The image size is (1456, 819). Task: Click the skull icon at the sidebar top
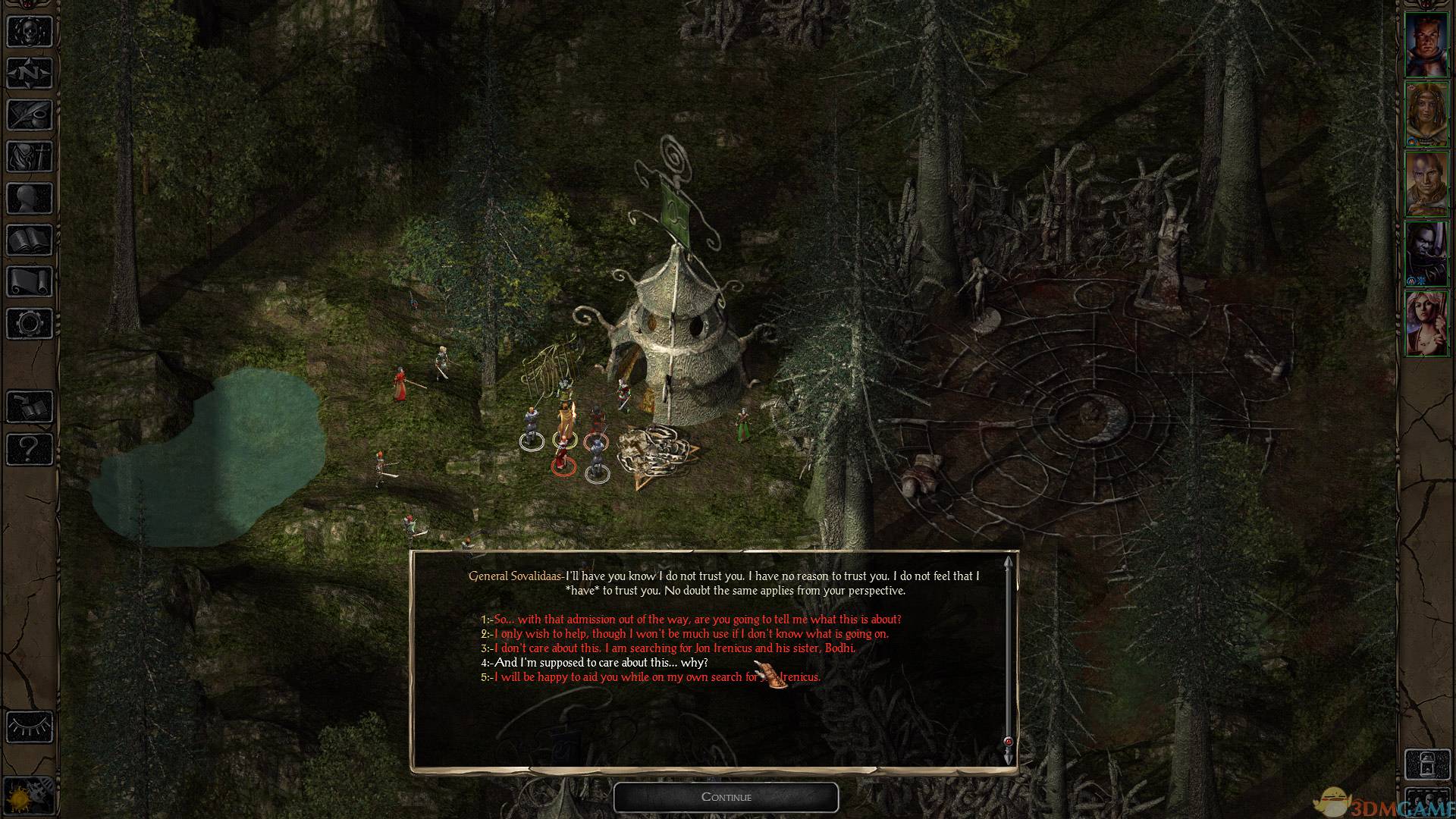click(x=30, y=30)
